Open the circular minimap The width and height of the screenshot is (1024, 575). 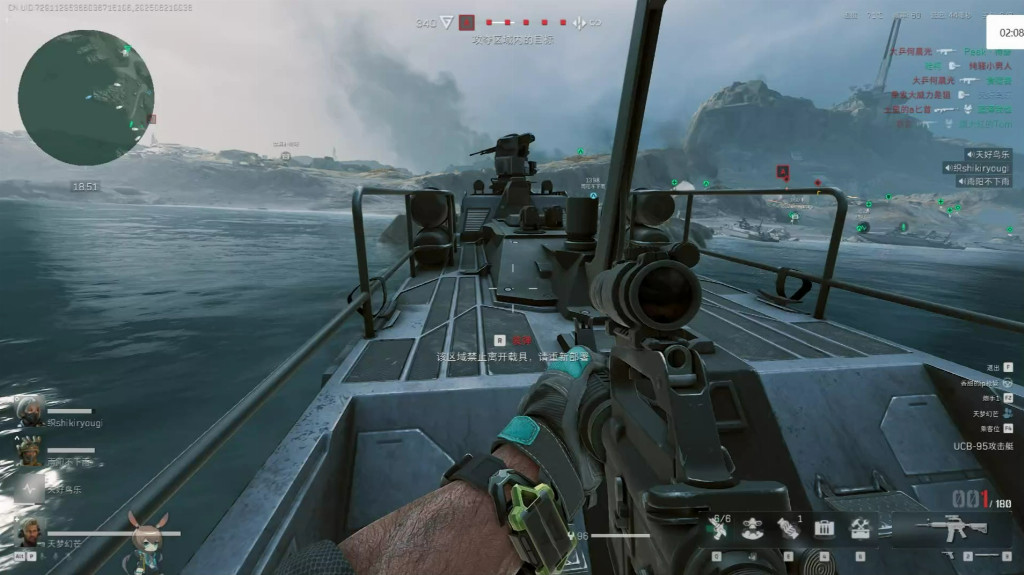pos(85,97)
